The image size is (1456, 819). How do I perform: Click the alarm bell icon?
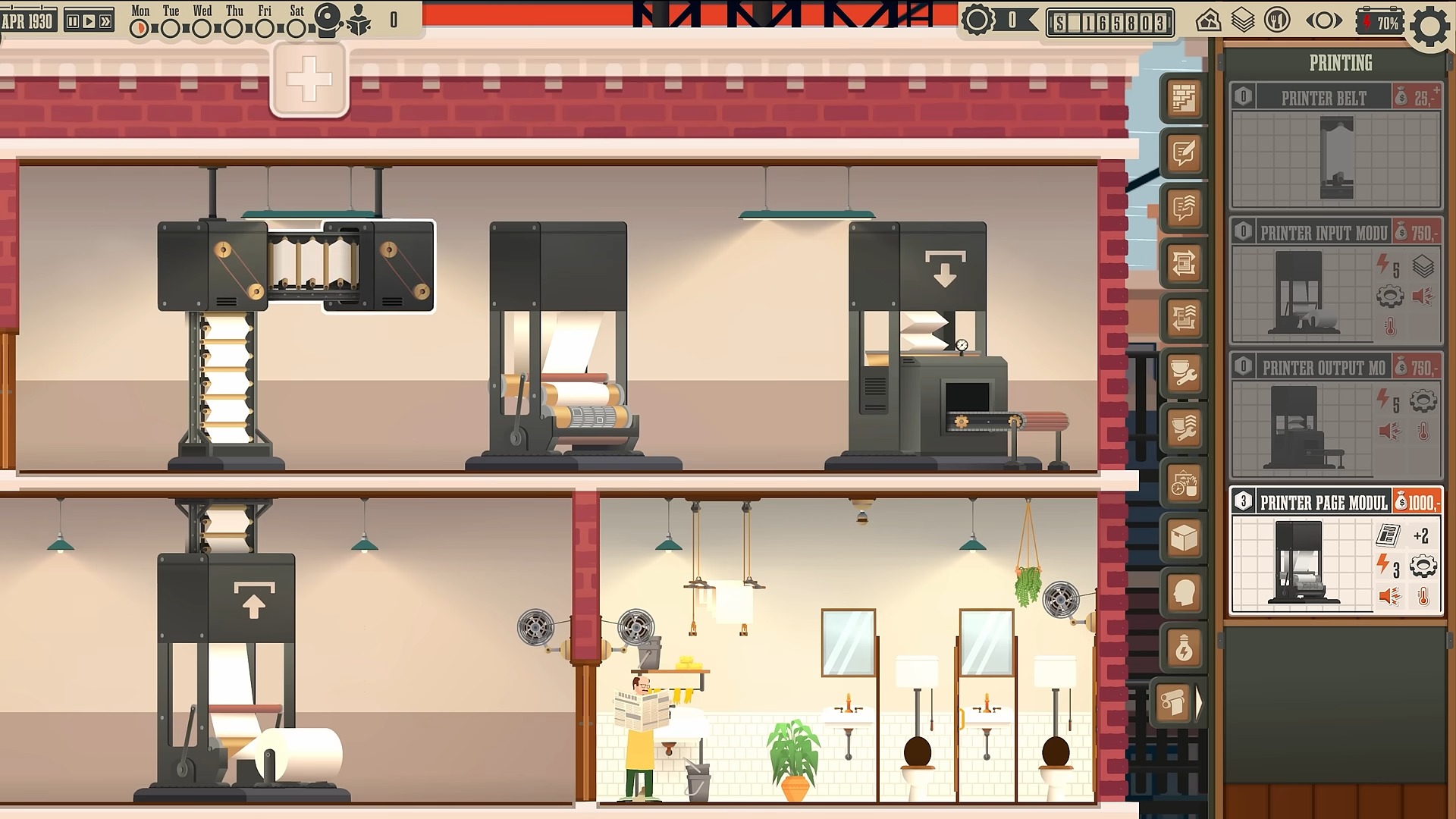(328, 20)
